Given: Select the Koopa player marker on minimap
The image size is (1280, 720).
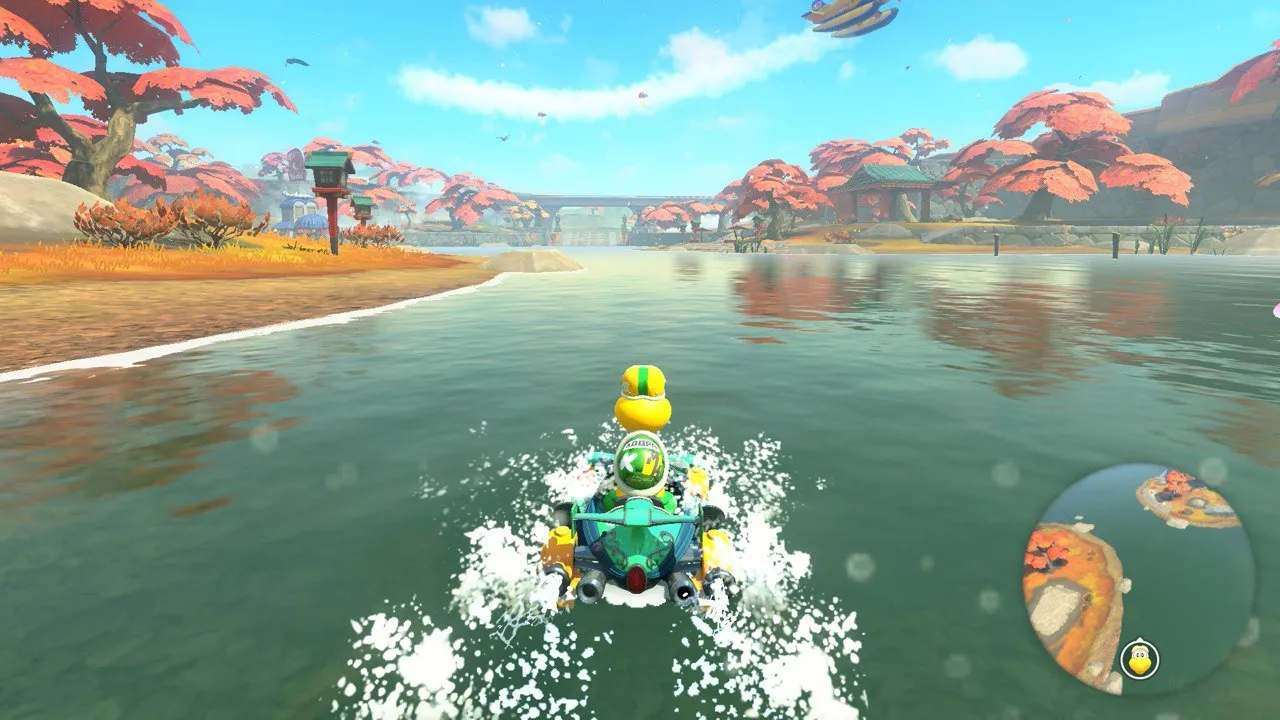Looking at the screenshot, I should pyautogui.click(x=1139, y=659).
